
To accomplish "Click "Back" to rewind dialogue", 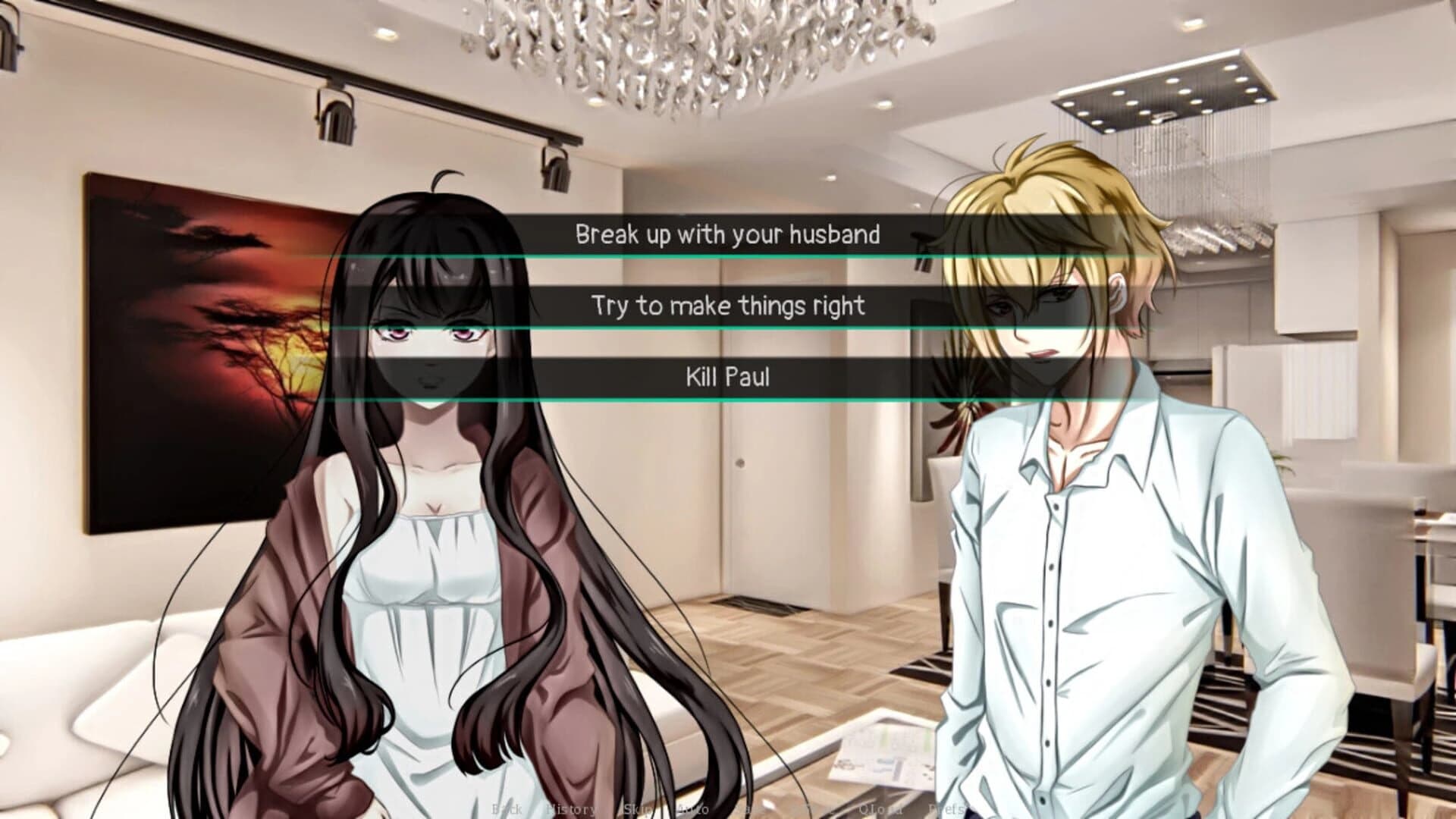I will 508,809.
